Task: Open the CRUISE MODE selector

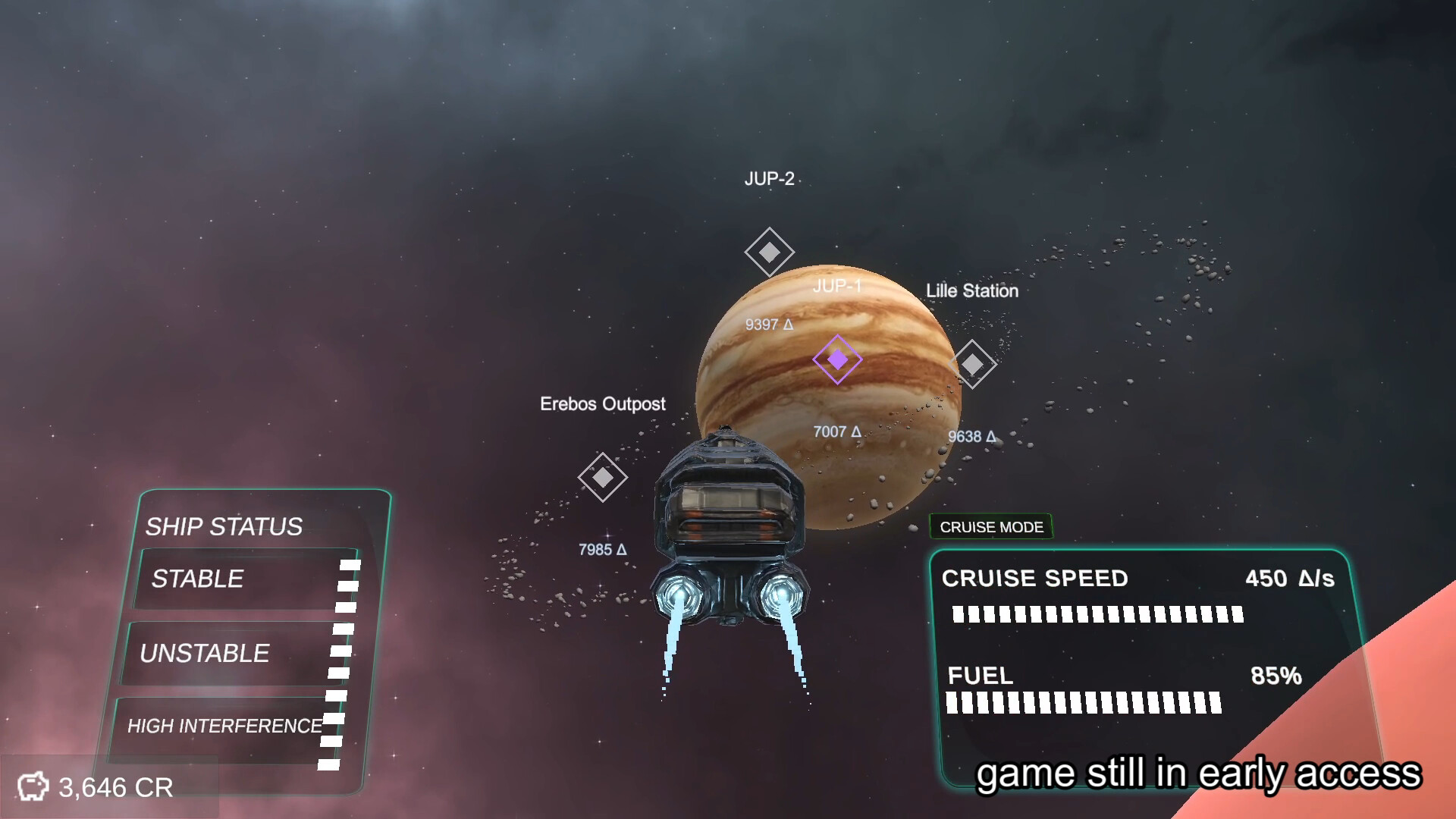Action: [x=990, y=527]
